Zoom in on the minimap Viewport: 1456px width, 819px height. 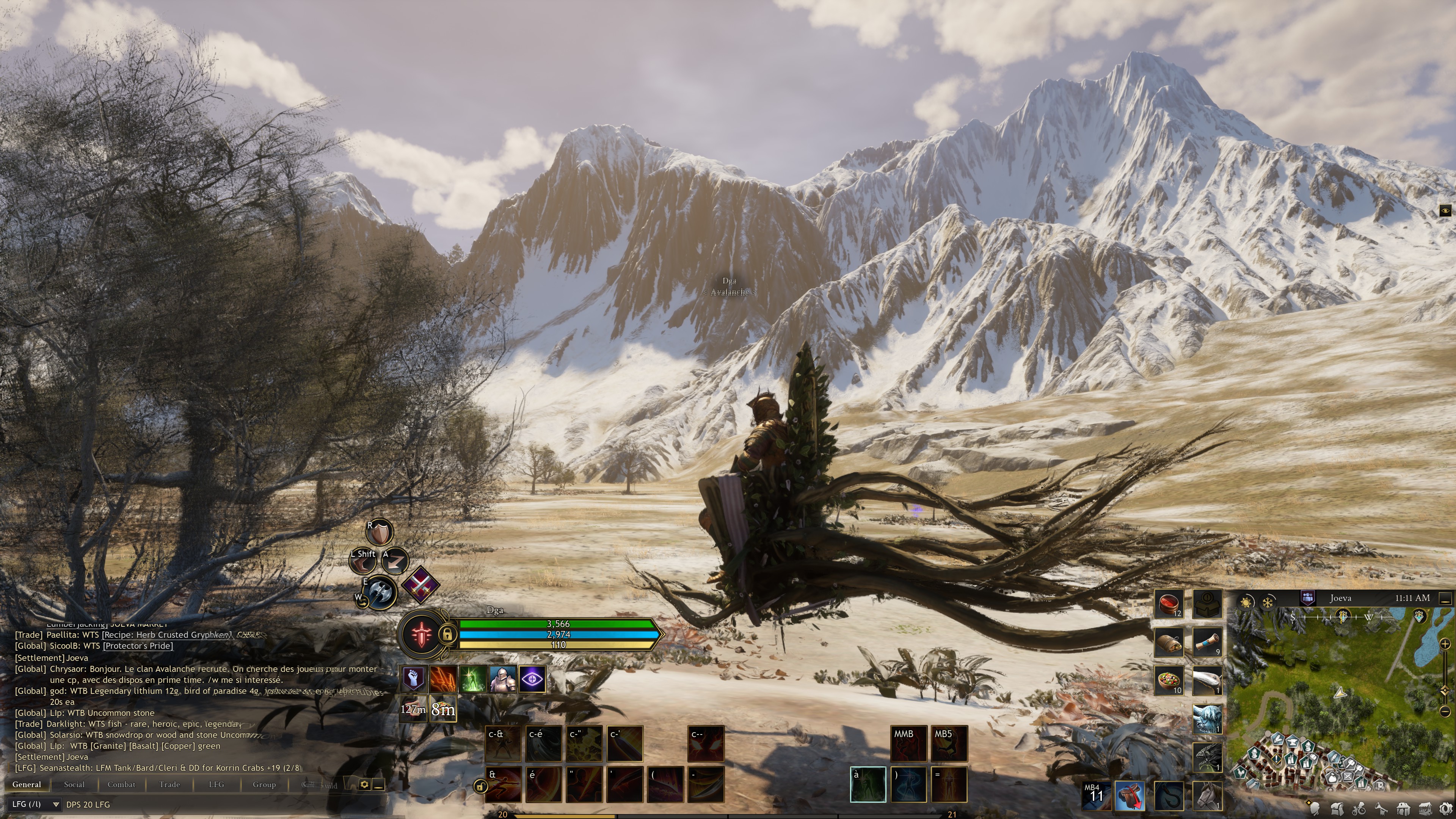tap(1445, 644)
